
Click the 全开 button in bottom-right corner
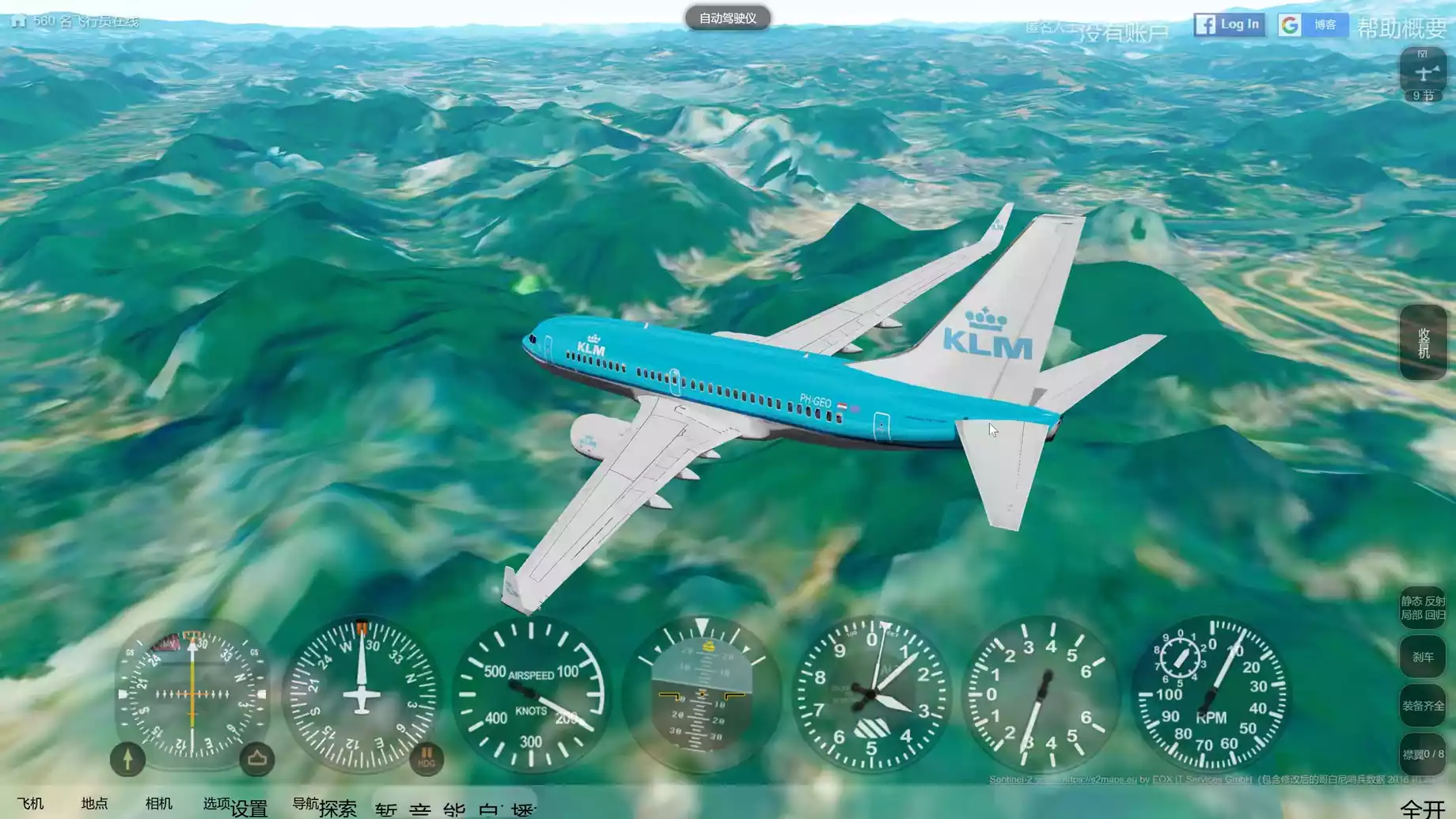coord(1422,809)
